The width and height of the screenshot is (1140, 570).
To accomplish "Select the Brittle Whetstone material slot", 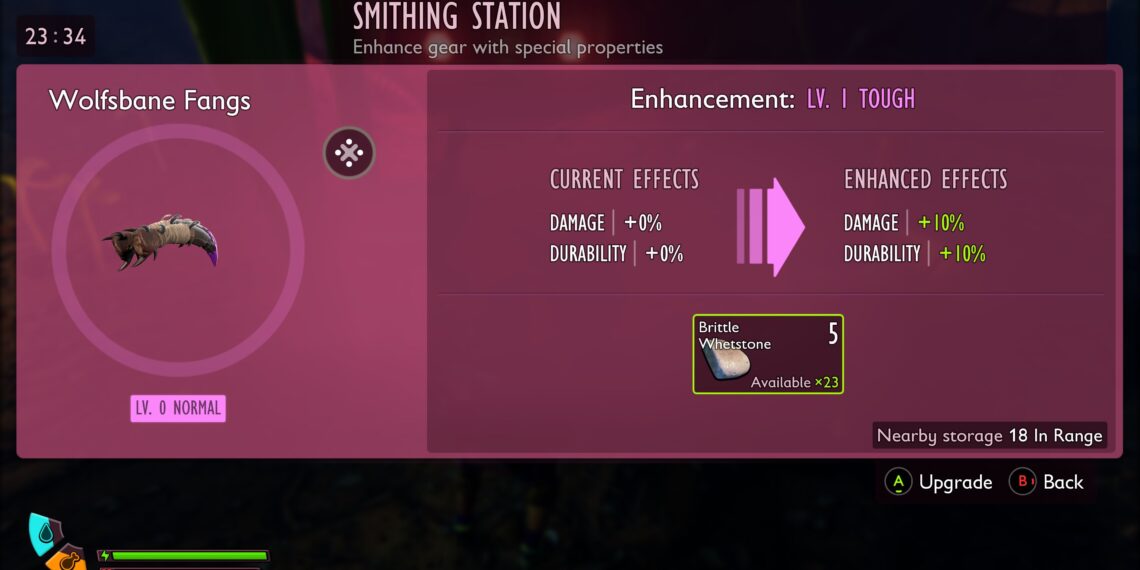I will pyautogui.click(x=768, y=354).
